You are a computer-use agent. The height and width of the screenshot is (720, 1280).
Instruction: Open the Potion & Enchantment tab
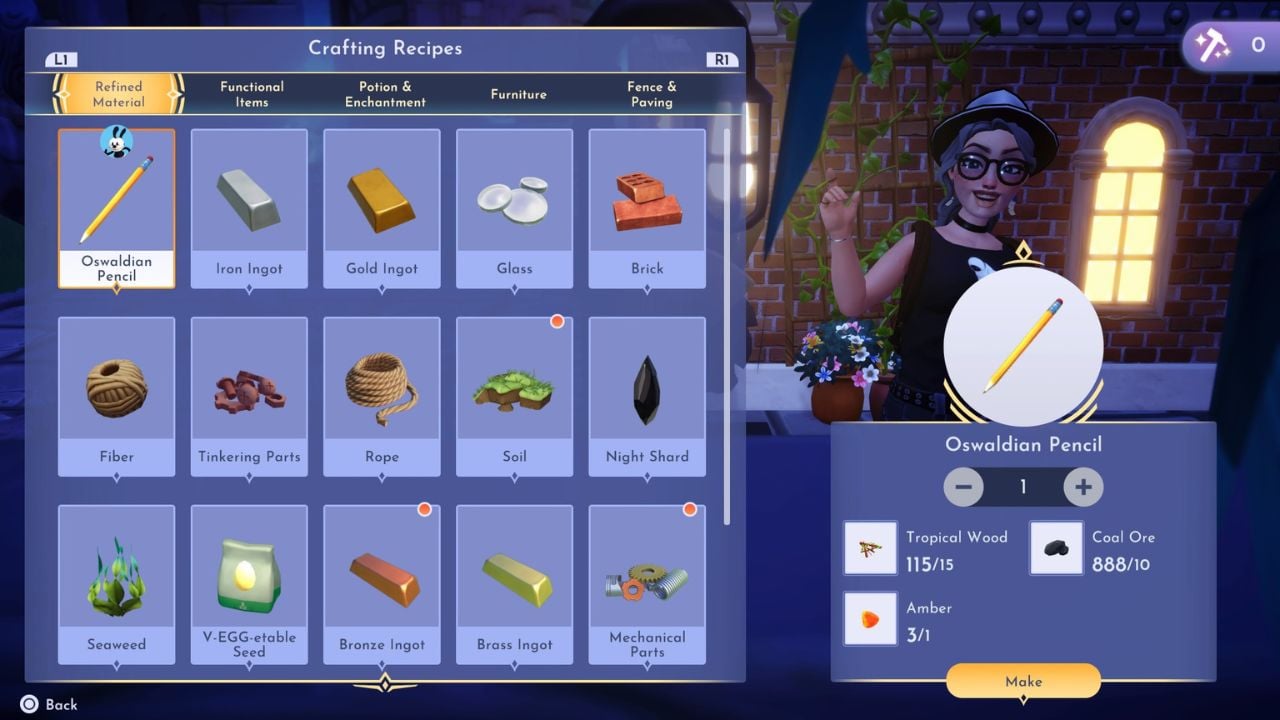coord(384,94)
